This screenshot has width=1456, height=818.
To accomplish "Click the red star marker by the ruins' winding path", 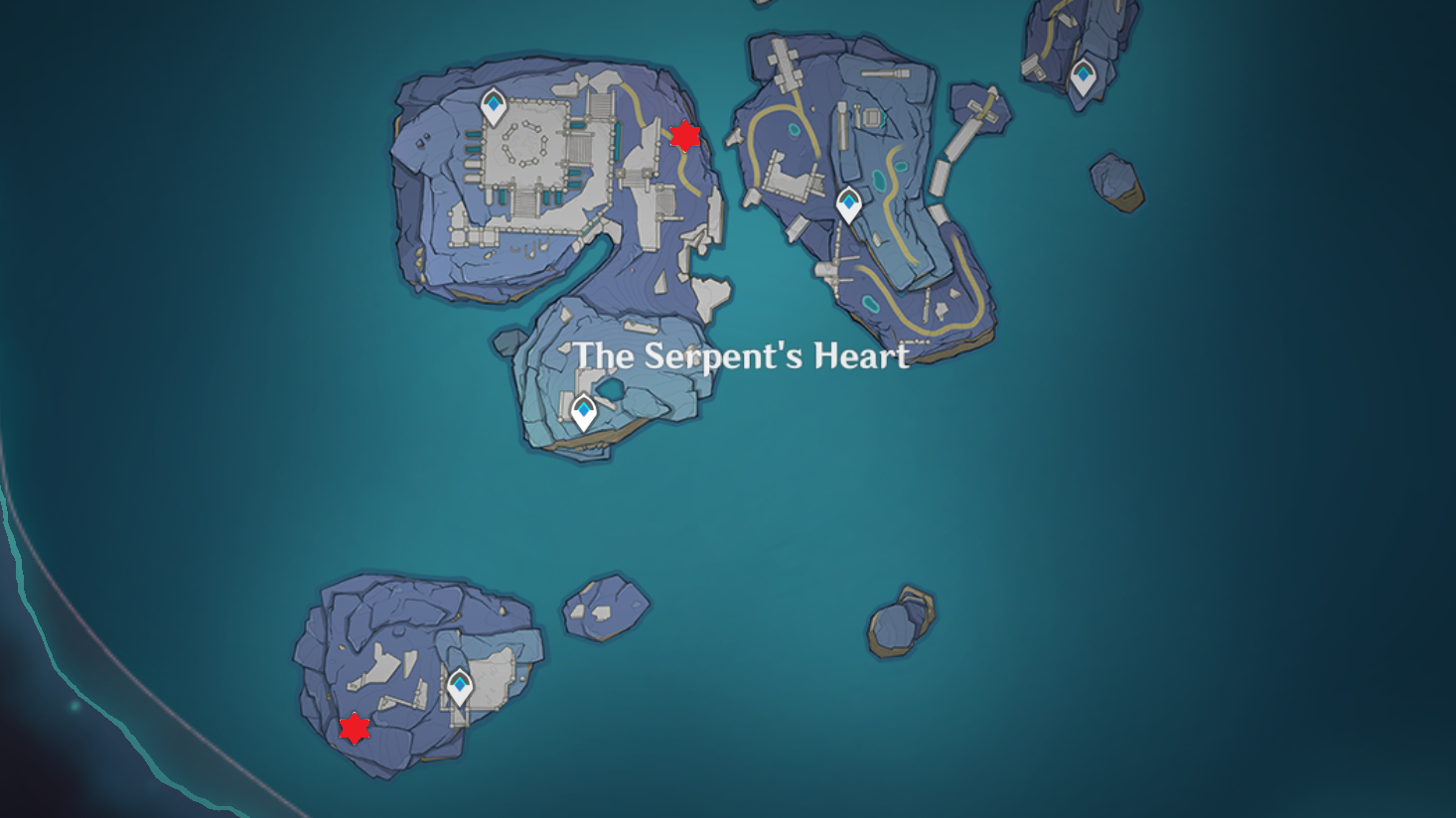I will 684,136.
